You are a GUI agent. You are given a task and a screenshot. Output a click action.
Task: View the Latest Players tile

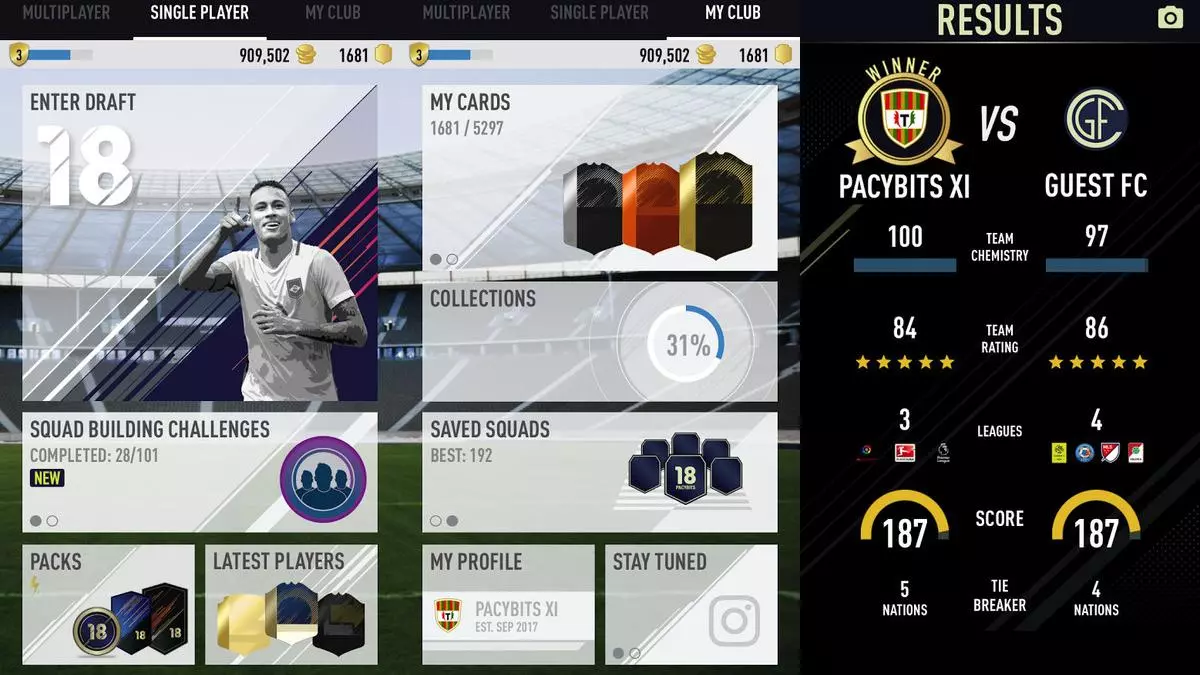(291, 604)
